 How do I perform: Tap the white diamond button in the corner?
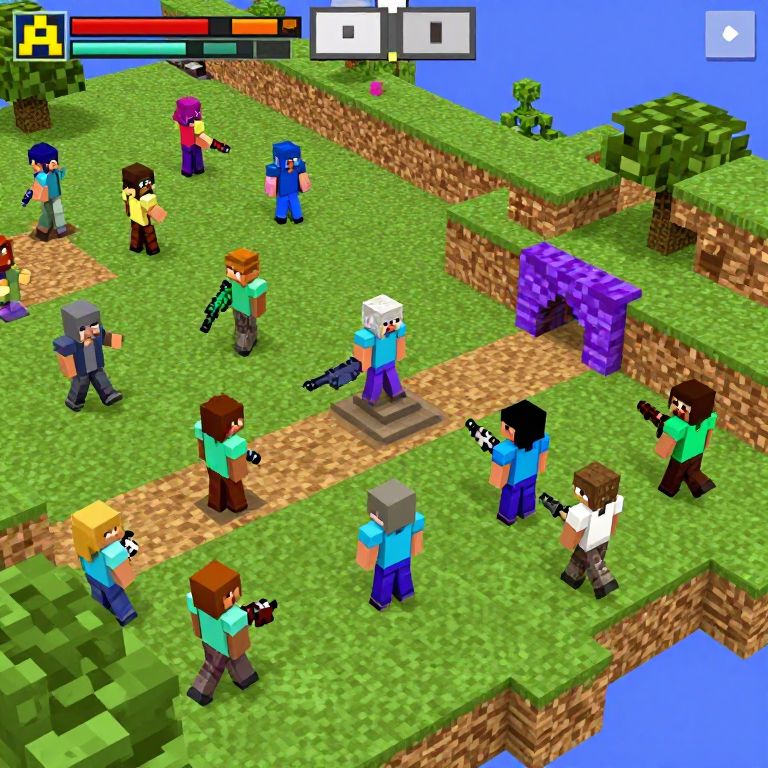(730, 35)
